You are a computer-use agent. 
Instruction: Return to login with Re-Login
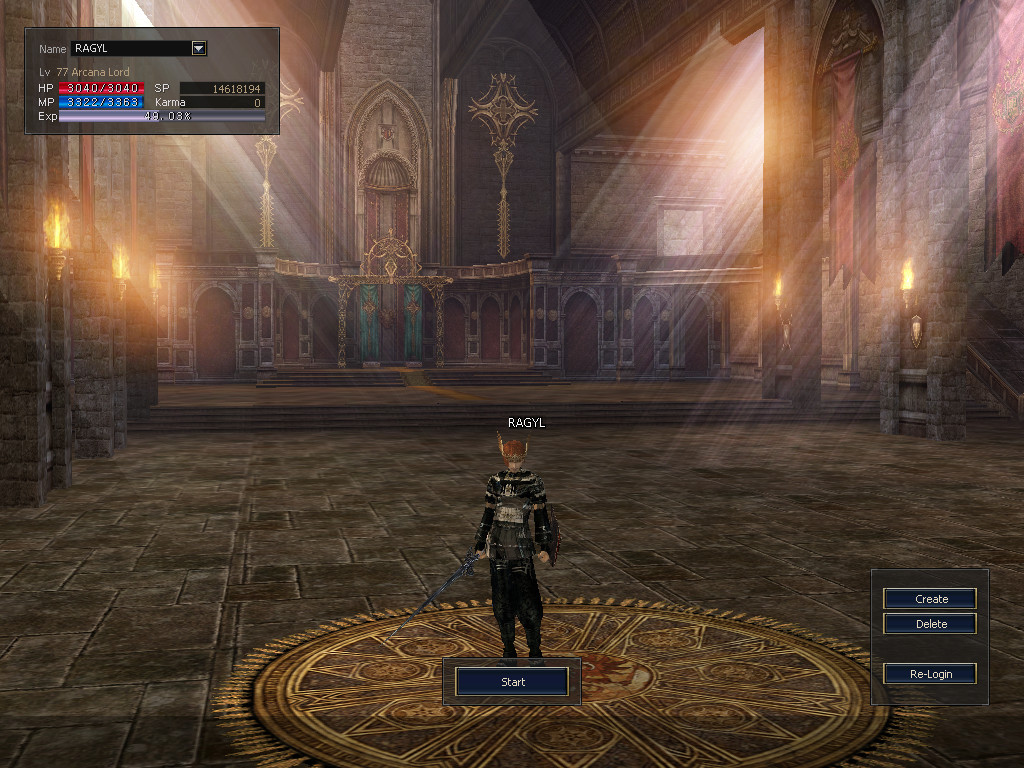pos(930,674)
